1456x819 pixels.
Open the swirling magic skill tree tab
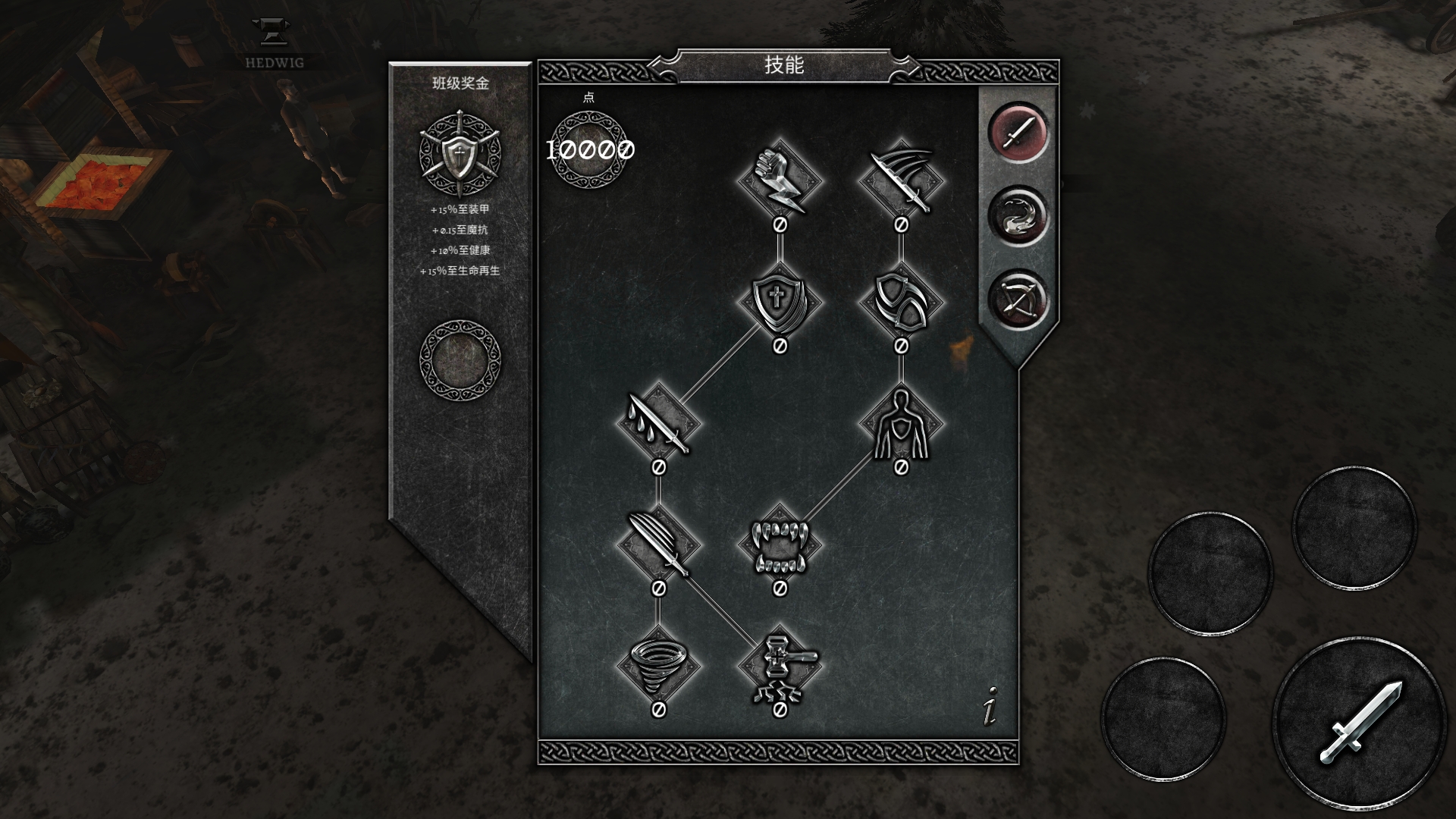click(1017, 215)
